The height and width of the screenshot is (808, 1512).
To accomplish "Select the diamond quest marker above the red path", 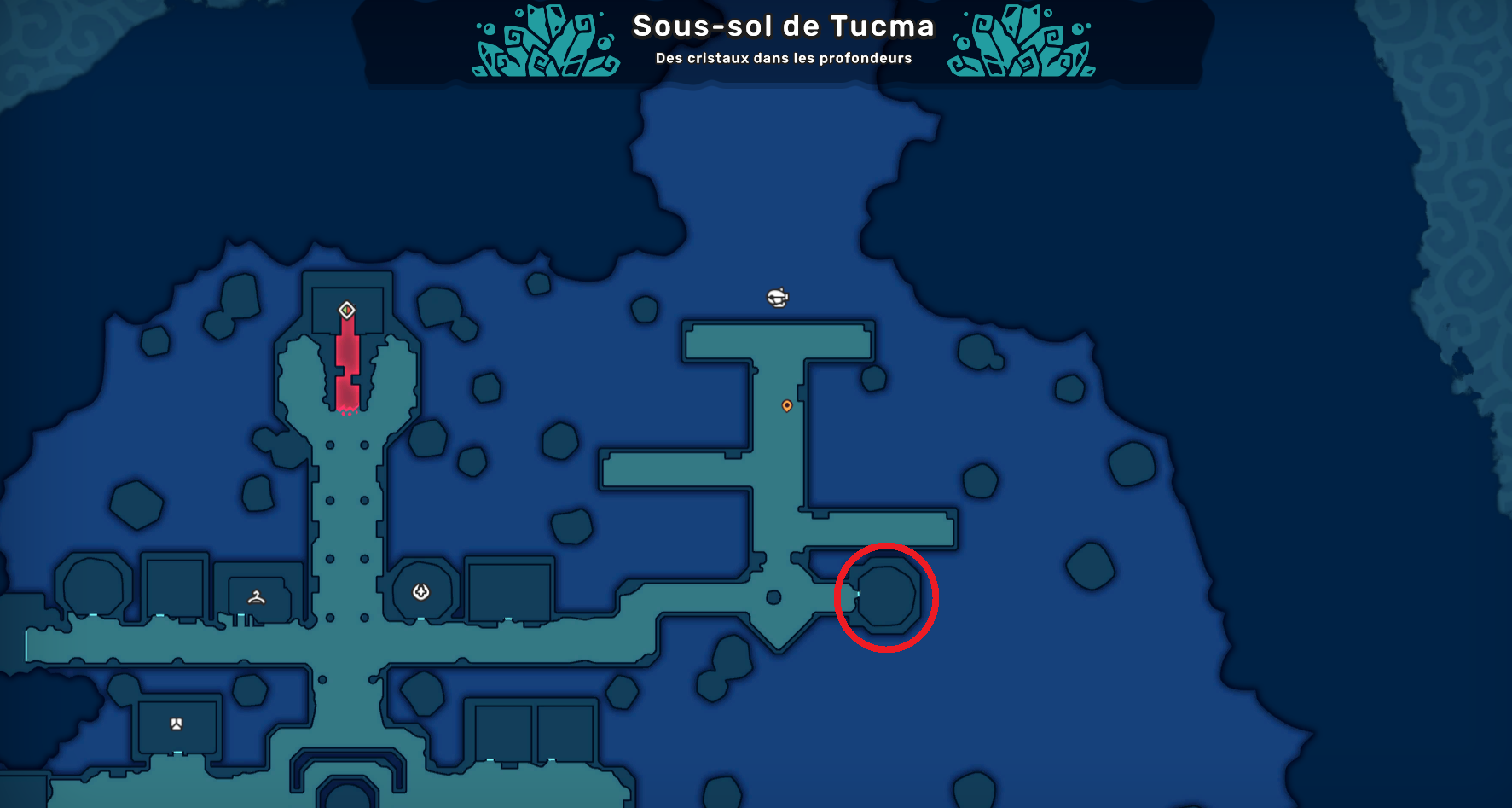I will pos(346,311).
